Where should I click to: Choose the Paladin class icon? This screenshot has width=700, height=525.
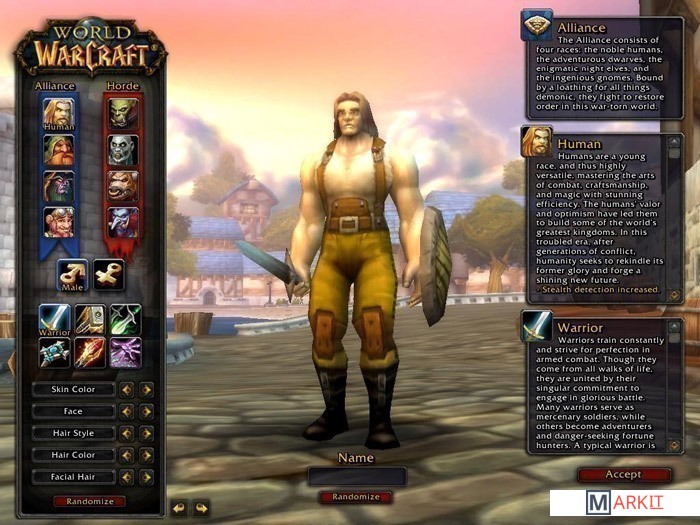pyautogui.click(x=90, y=319)
